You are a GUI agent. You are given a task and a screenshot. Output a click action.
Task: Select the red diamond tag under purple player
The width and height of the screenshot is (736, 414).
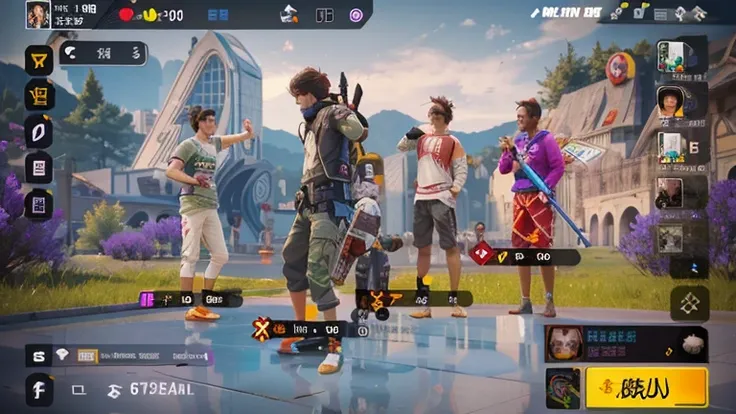[x=482, y=255]
